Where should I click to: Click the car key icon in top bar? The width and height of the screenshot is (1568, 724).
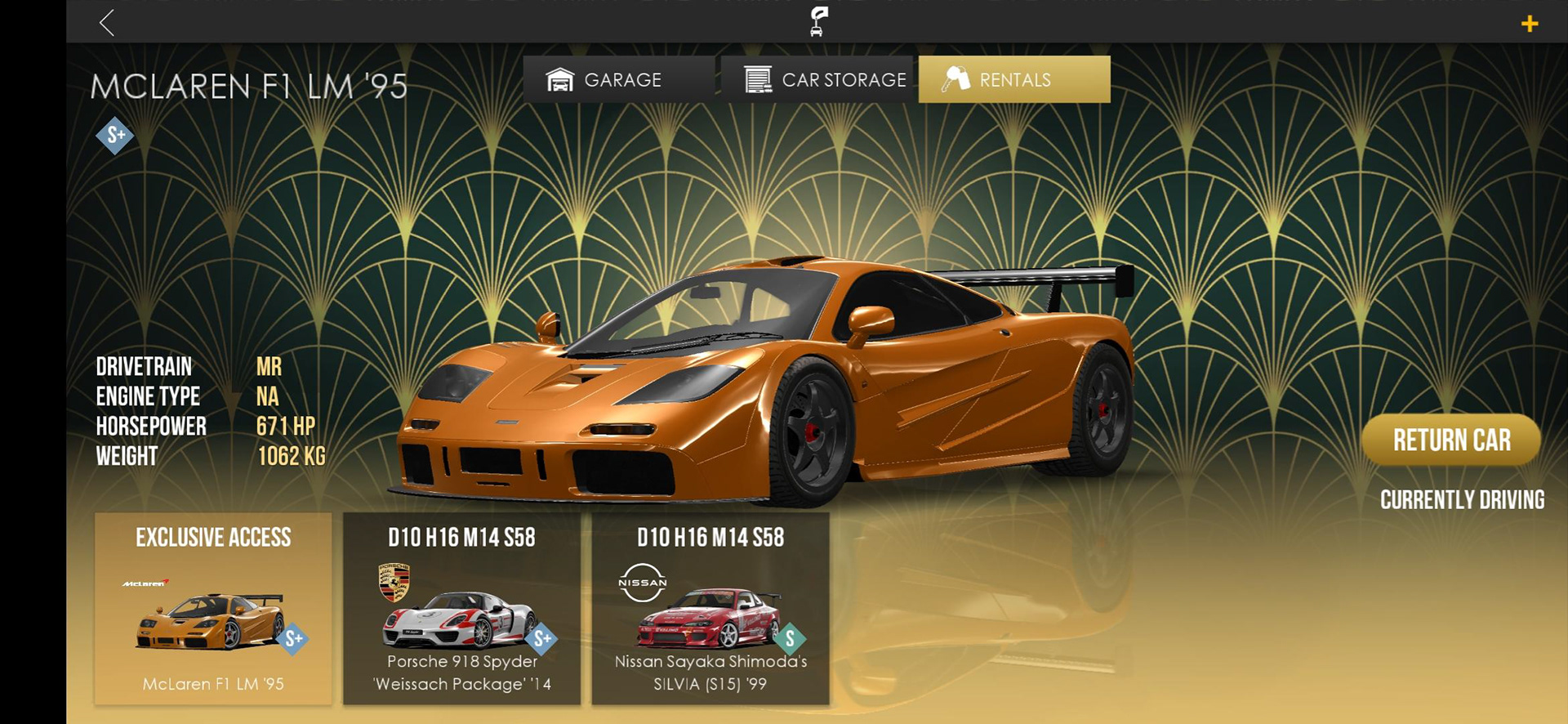point(817,21)
